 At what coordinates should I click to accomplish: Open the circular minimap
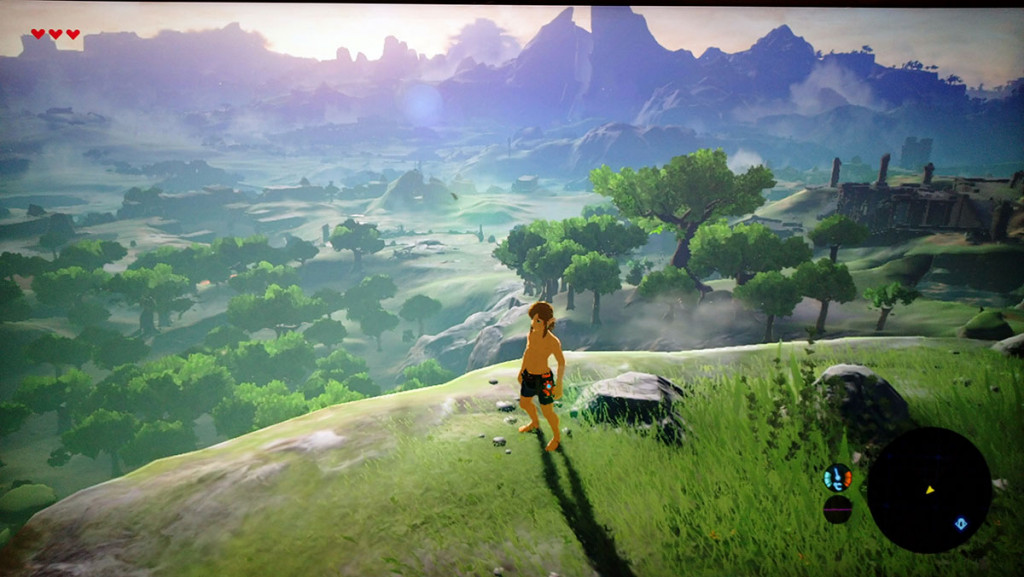tap(928, 490)
